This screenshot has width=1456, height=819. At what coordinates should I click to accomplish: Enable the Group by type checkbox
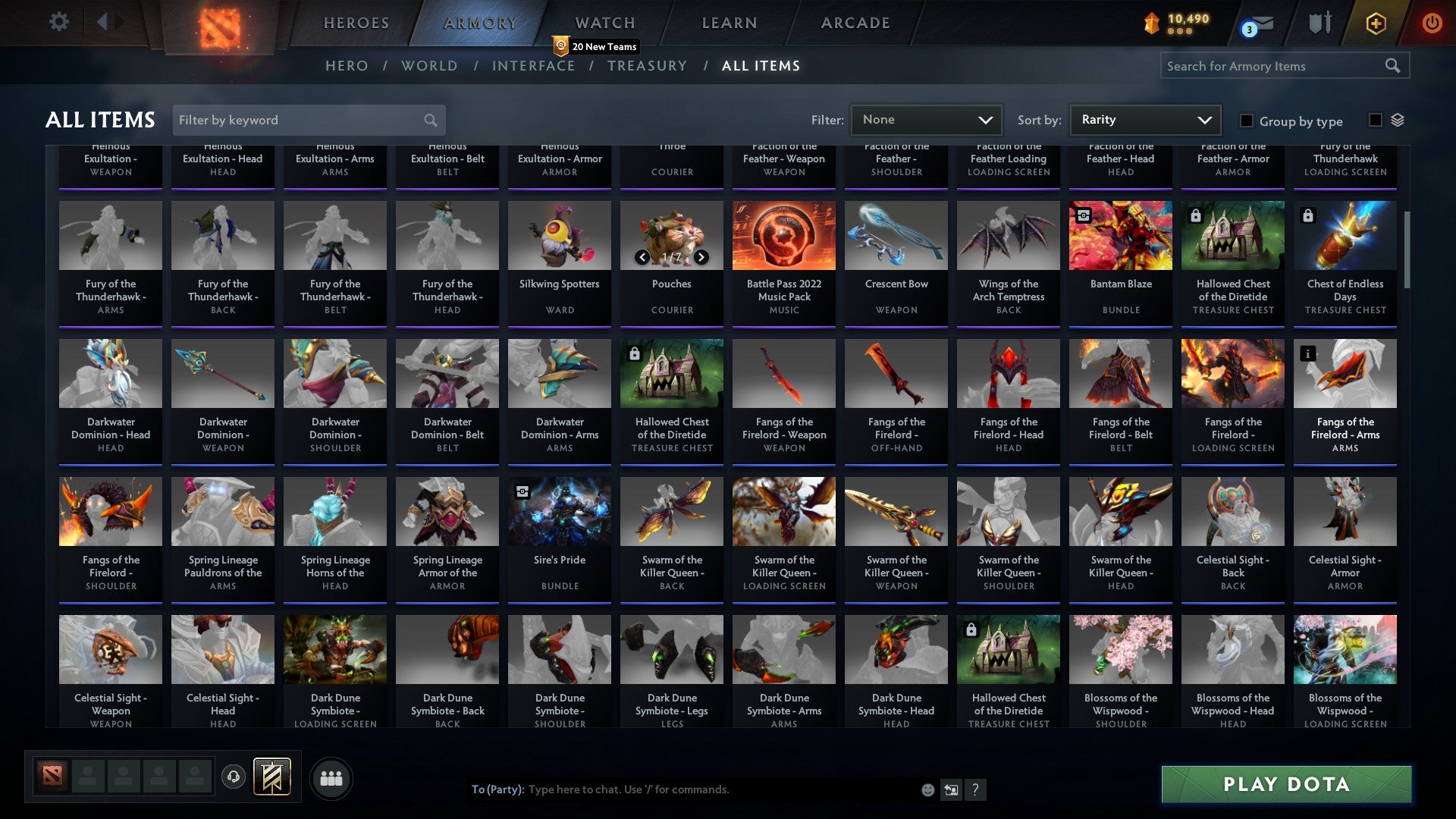(1246, 121)
